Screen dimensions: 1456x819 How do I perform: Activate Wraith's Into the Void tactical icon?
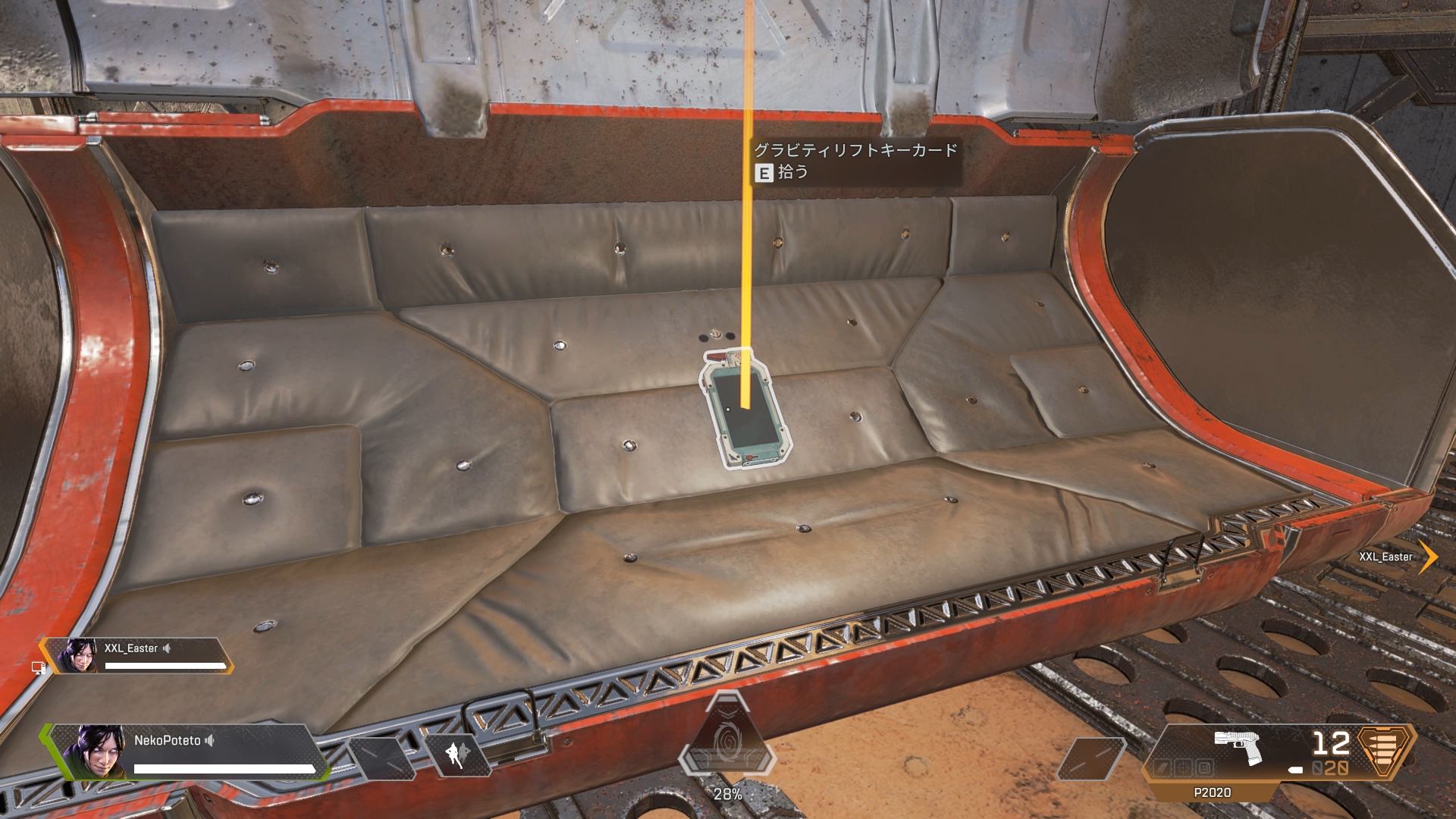457,755
